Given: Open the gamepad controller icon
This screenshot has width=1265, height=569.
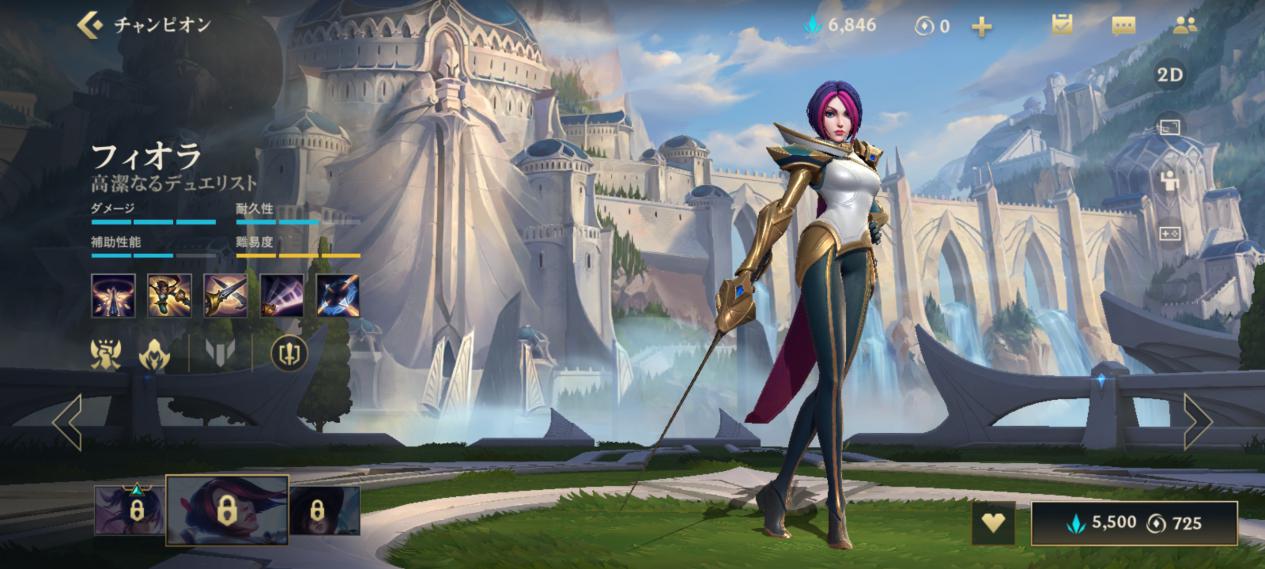Looking at the screenshot, I should point(1169,233).
